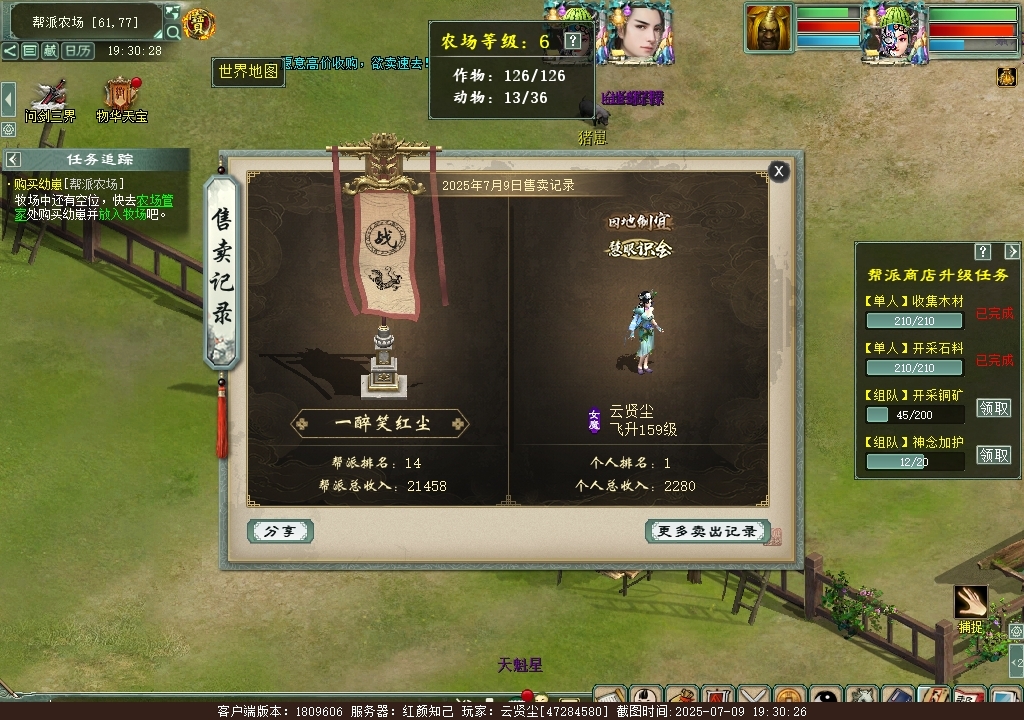Click the 分享 share button
Viewport: 1024px width, 720px height.
click(x=280, y=531)
